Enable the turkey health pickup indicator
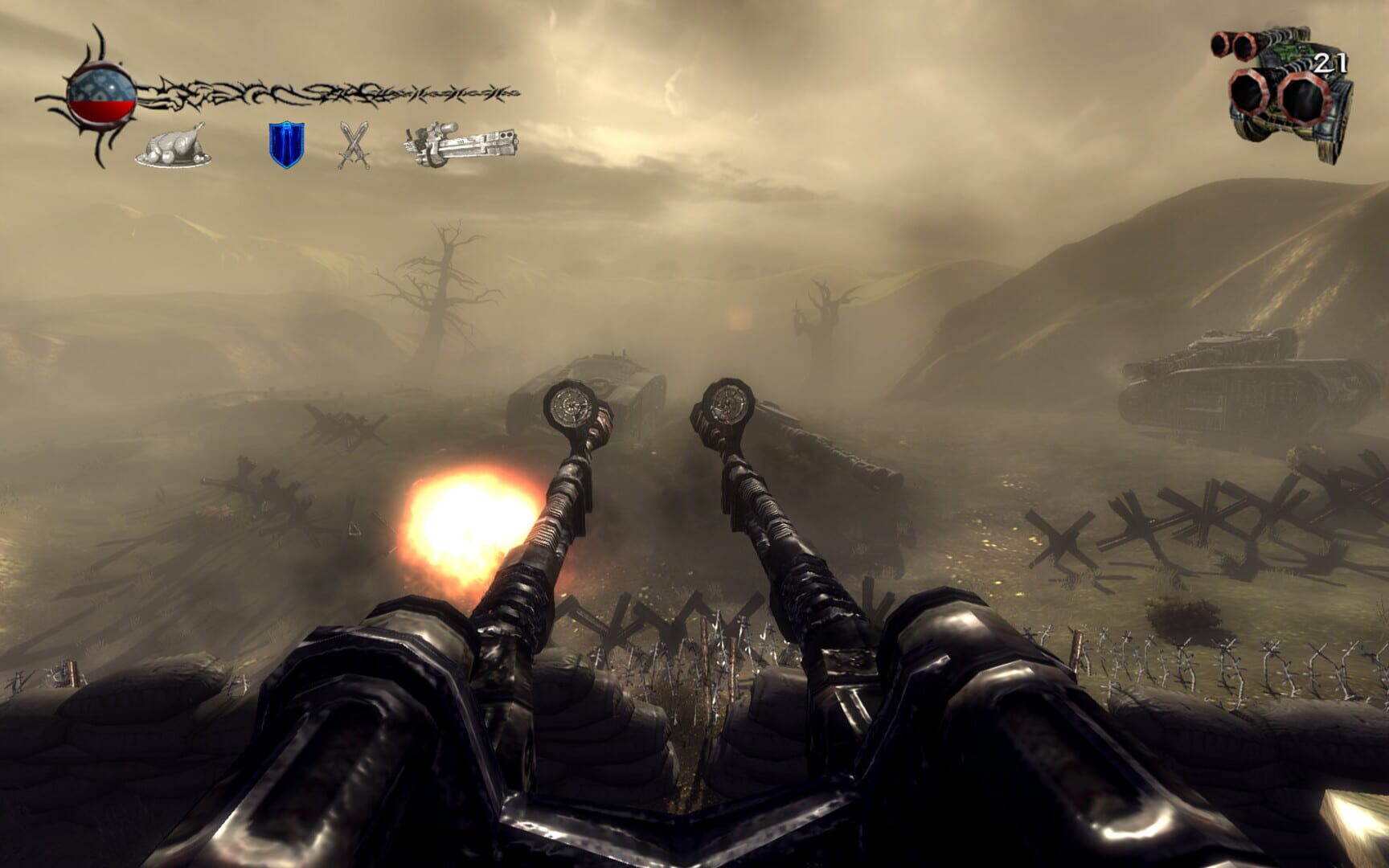Image resolution: width=1389 pixels, height=868 pixels. (x=173, y=146)
